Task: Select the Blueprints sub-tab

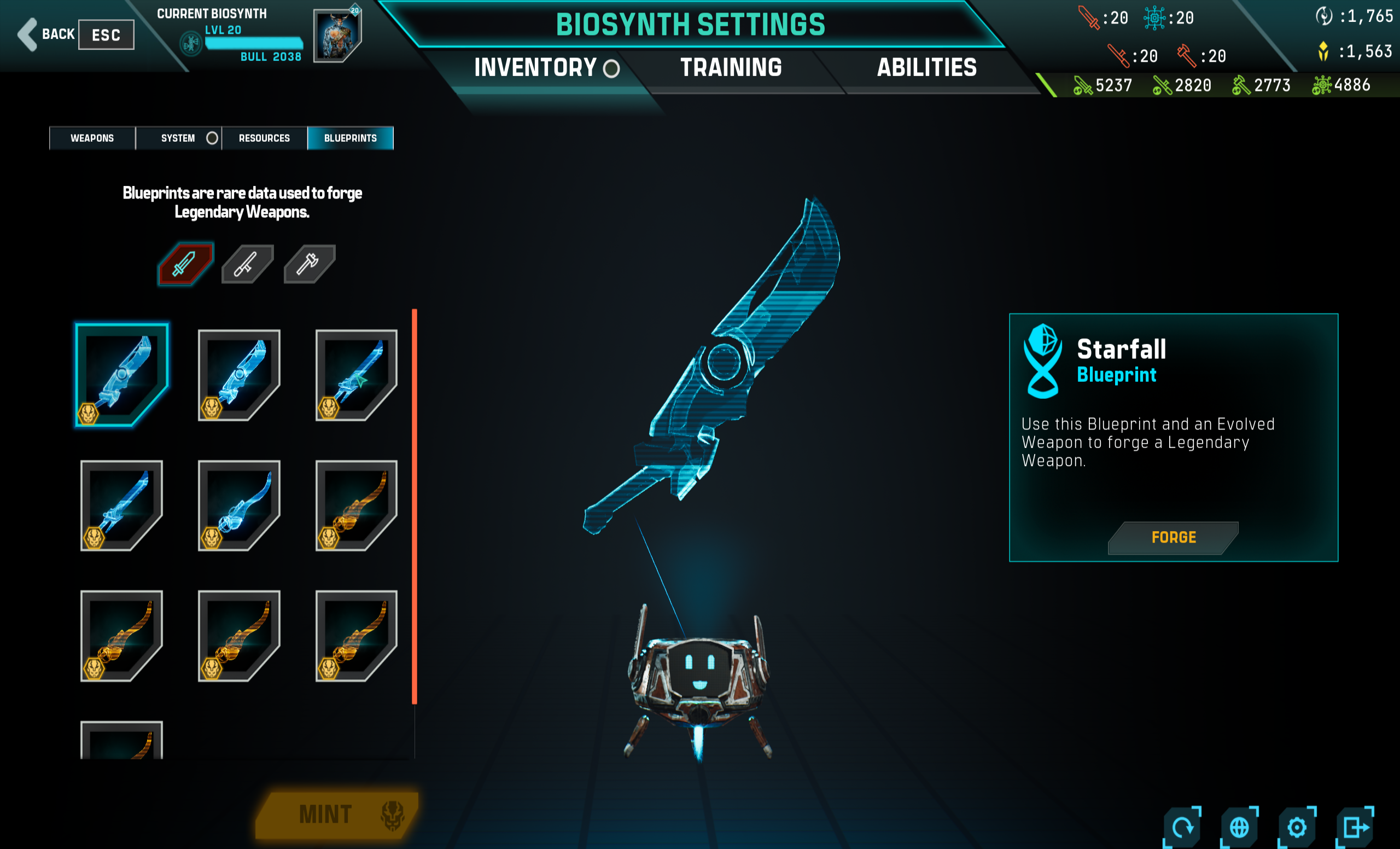Action: [x=350, y=138]
